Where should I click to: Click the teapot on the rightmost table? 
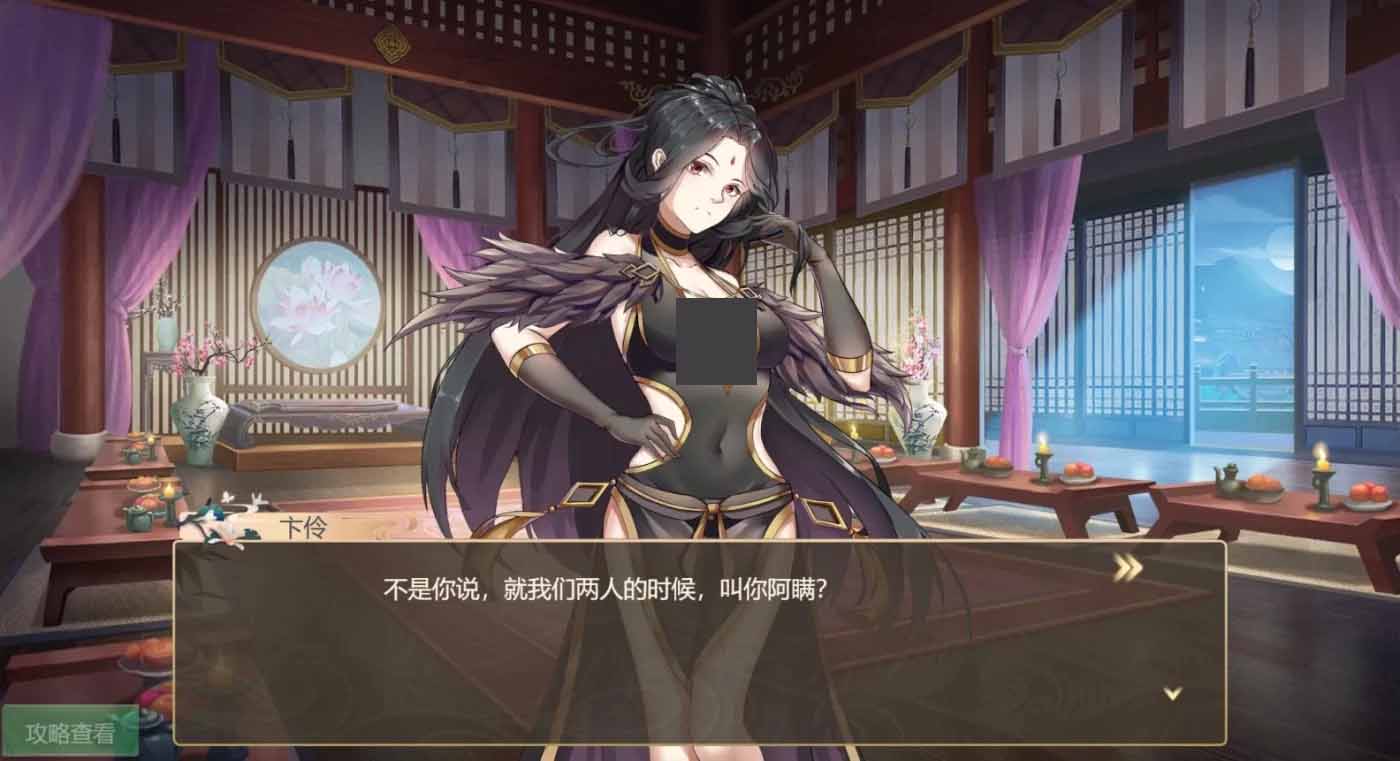pos(1225,477)
